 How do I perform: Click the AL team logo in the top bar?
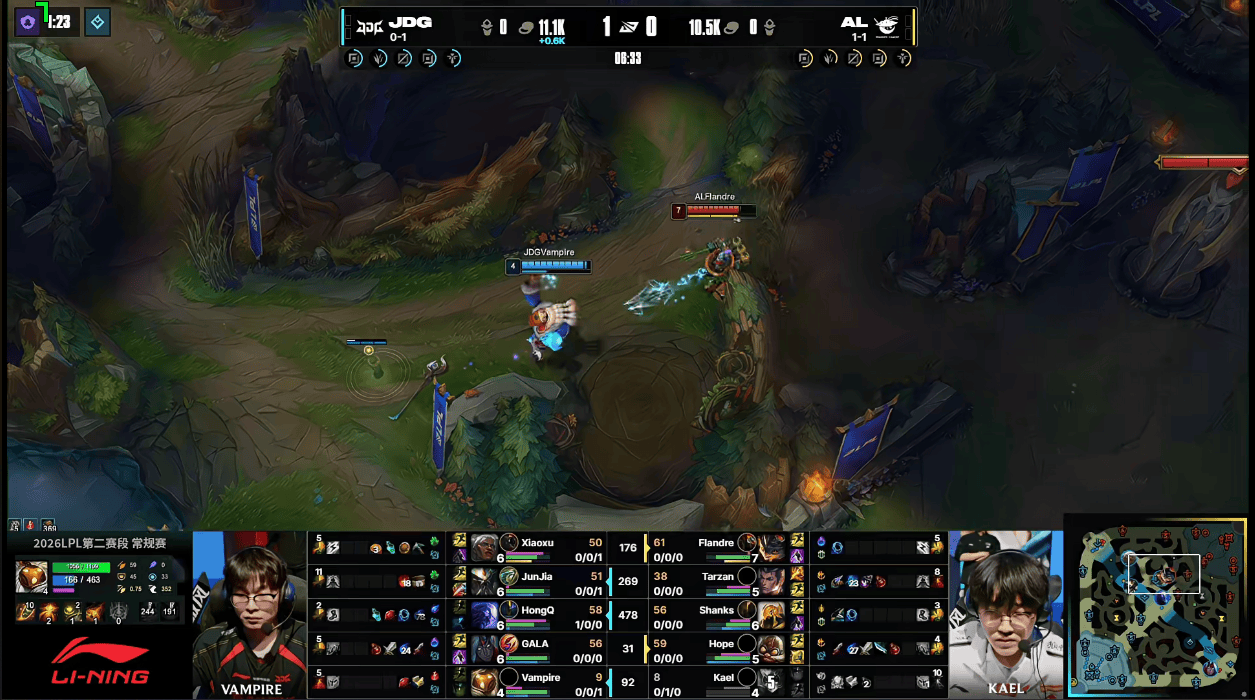887,25
